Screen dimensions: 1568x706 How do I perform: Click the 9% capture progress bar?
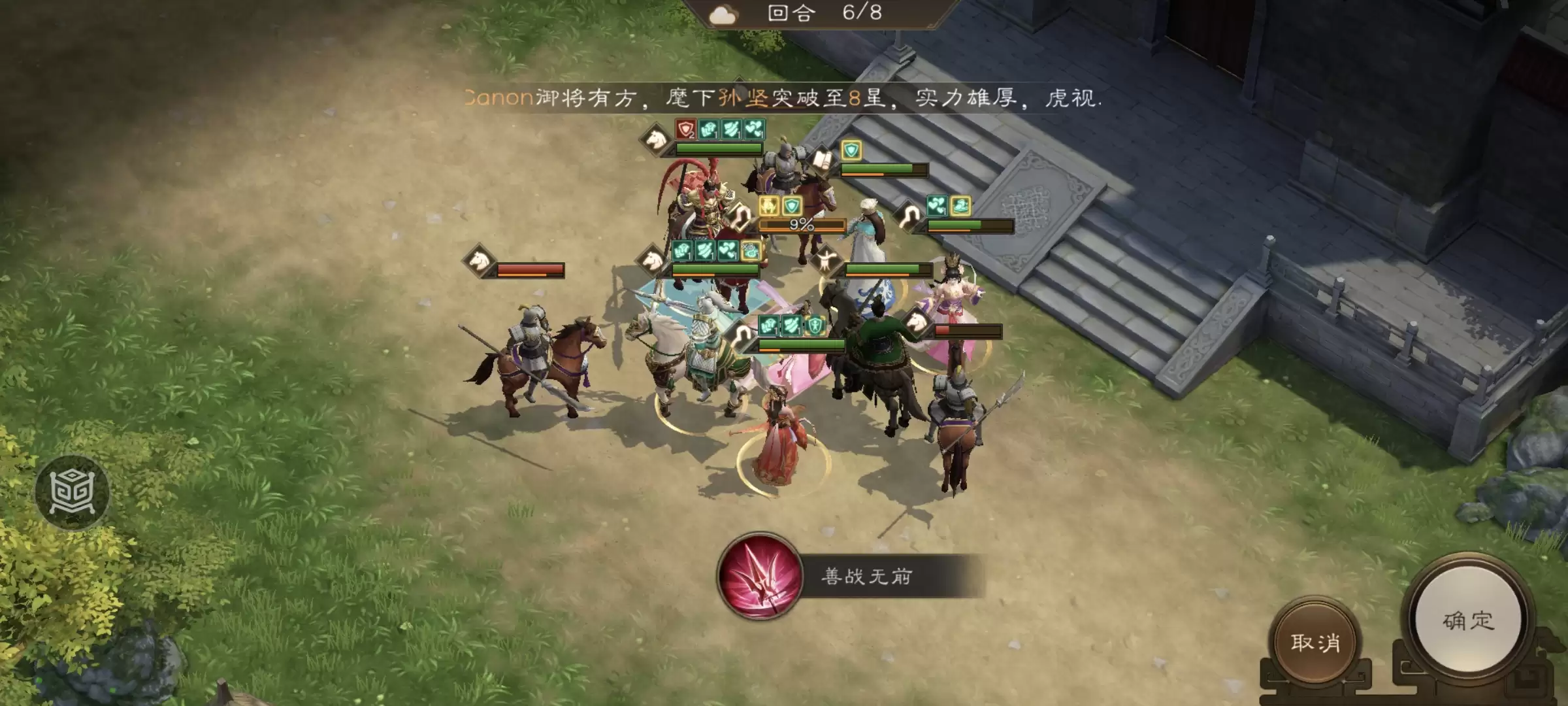[x=802, y=226]
